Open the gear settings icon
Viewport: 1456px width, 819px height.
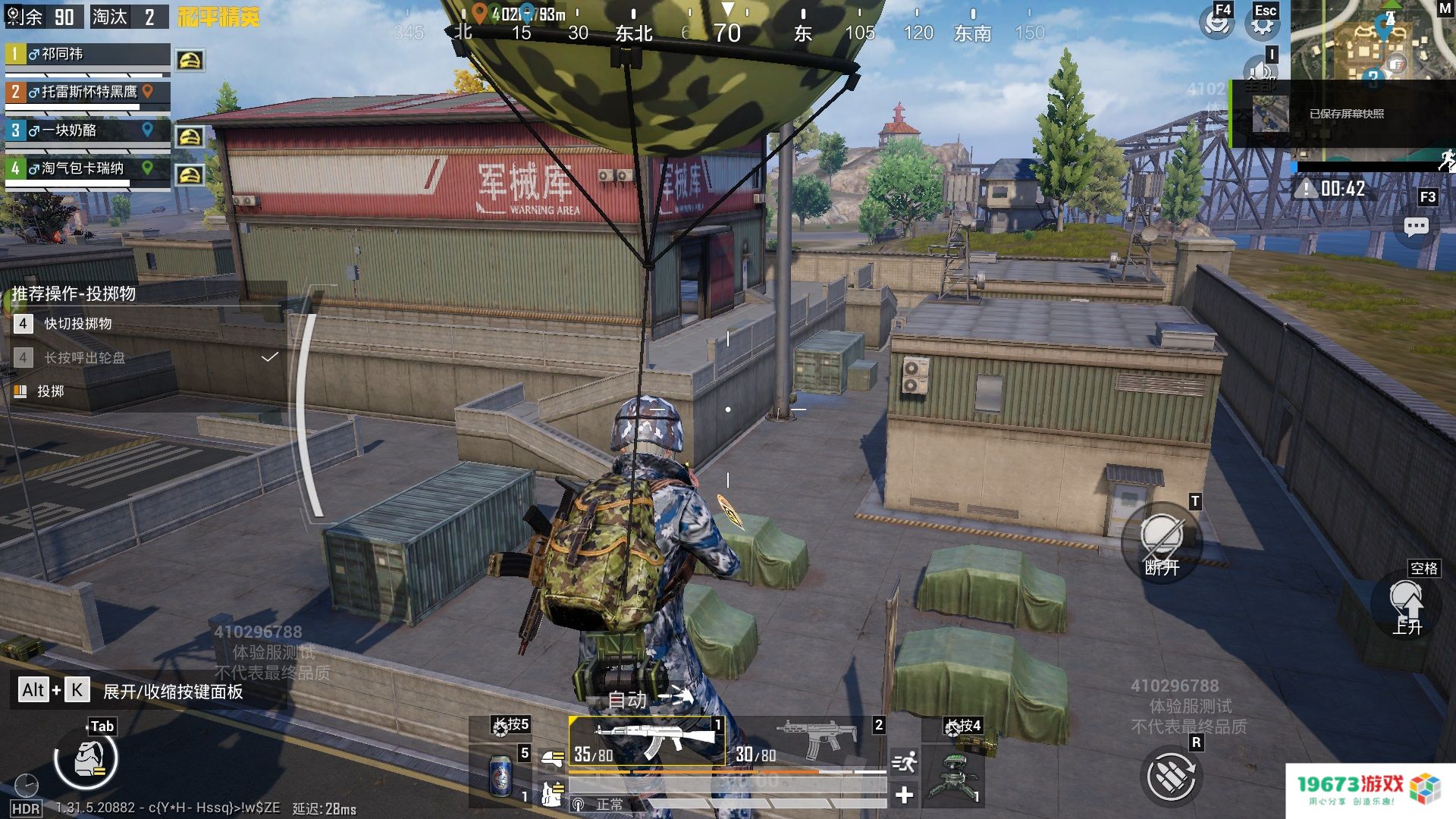click(x=1262, y=25)
